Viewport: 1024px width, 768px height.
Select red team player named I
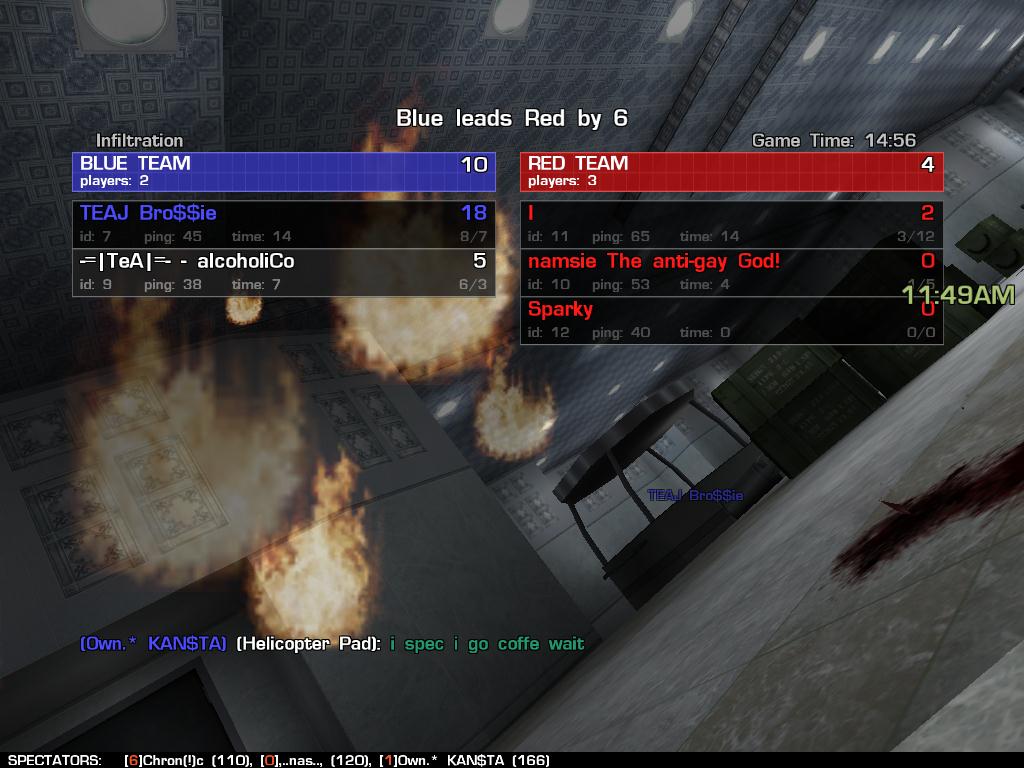[x=731, y=223]
